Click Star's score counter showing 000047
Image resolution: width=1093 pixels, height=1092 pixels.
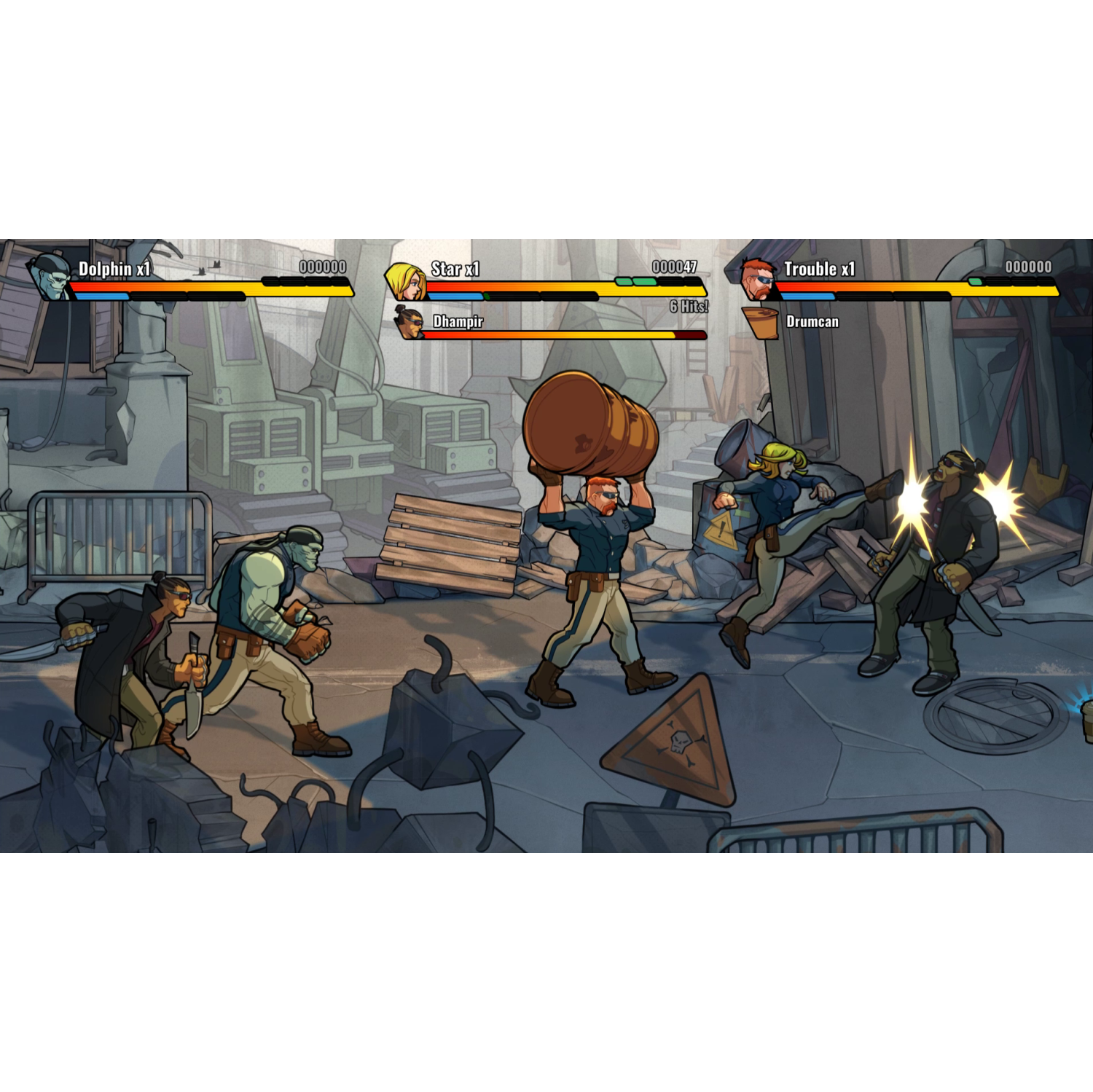click(x=673, y=267)
